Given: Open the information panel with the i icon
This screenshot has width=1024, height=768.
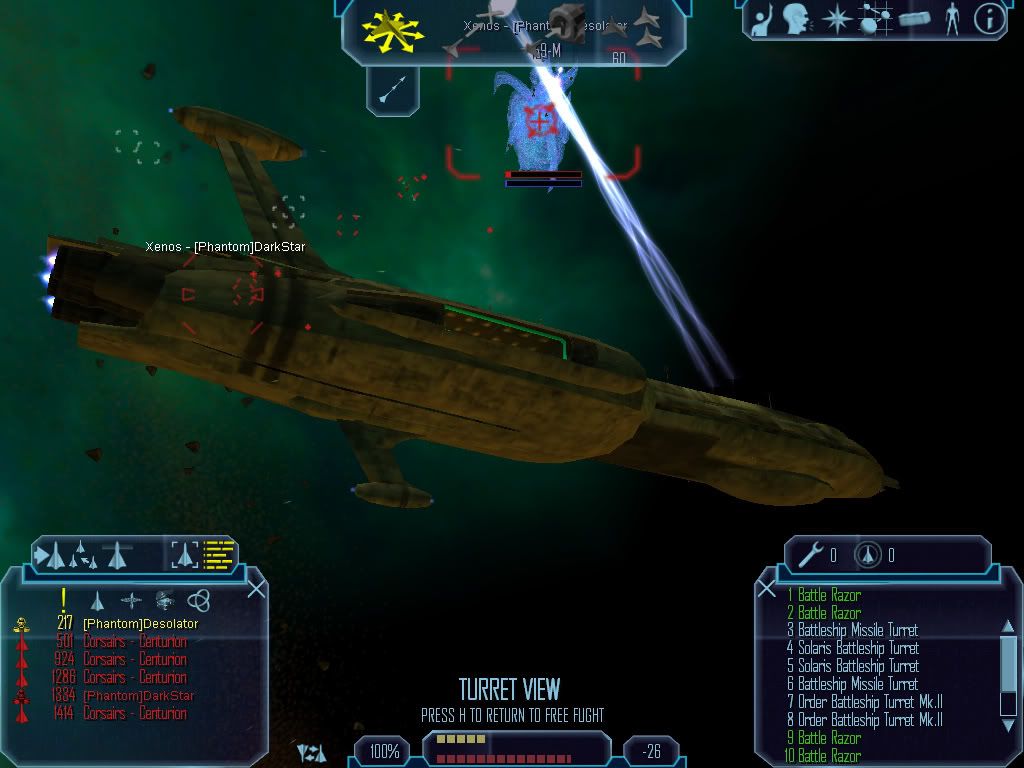Looking at the screenshot, I should coord(988,19).
